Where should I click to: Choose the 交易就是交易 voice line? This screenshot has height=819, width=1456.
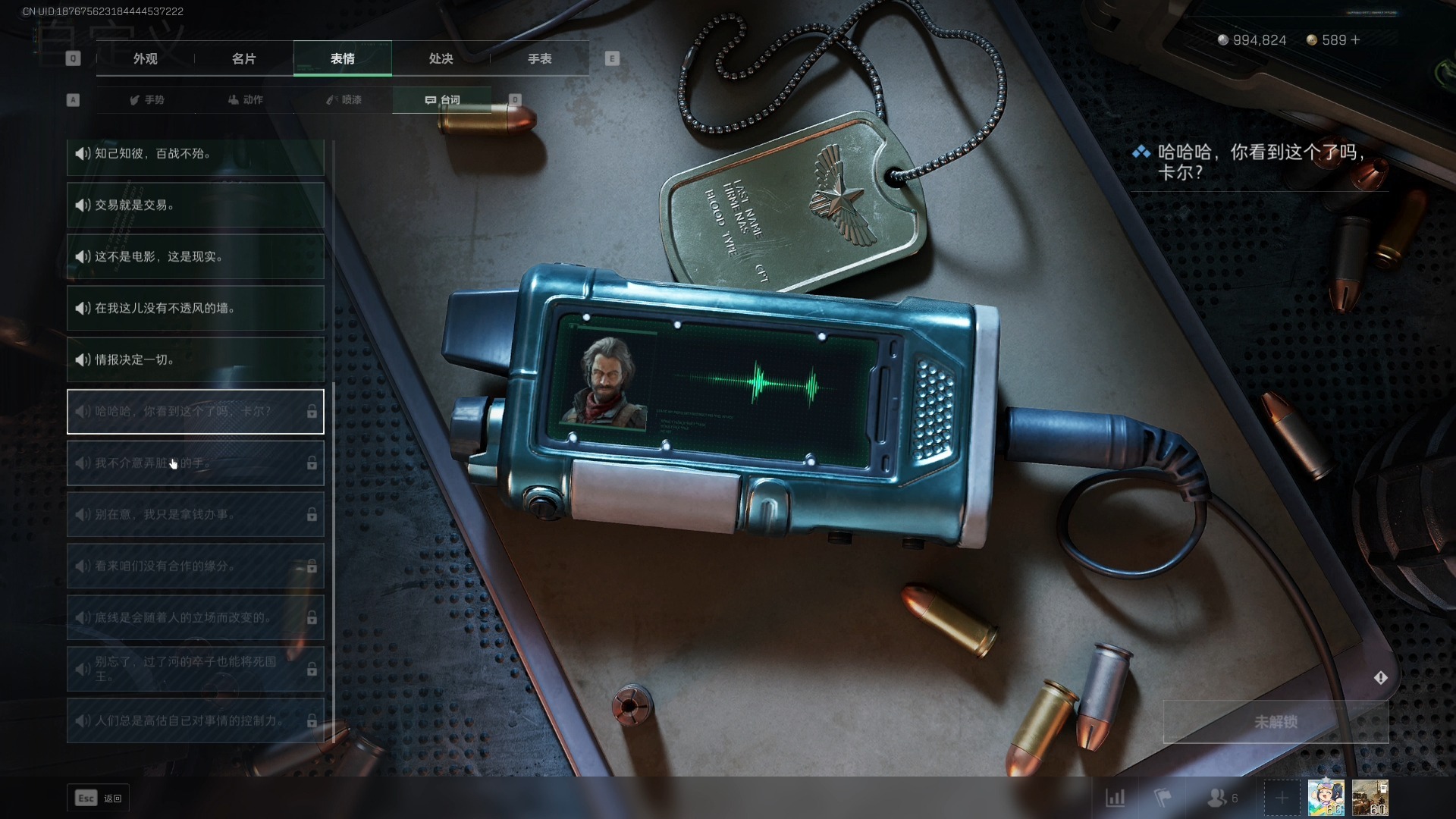coord(195,205)
